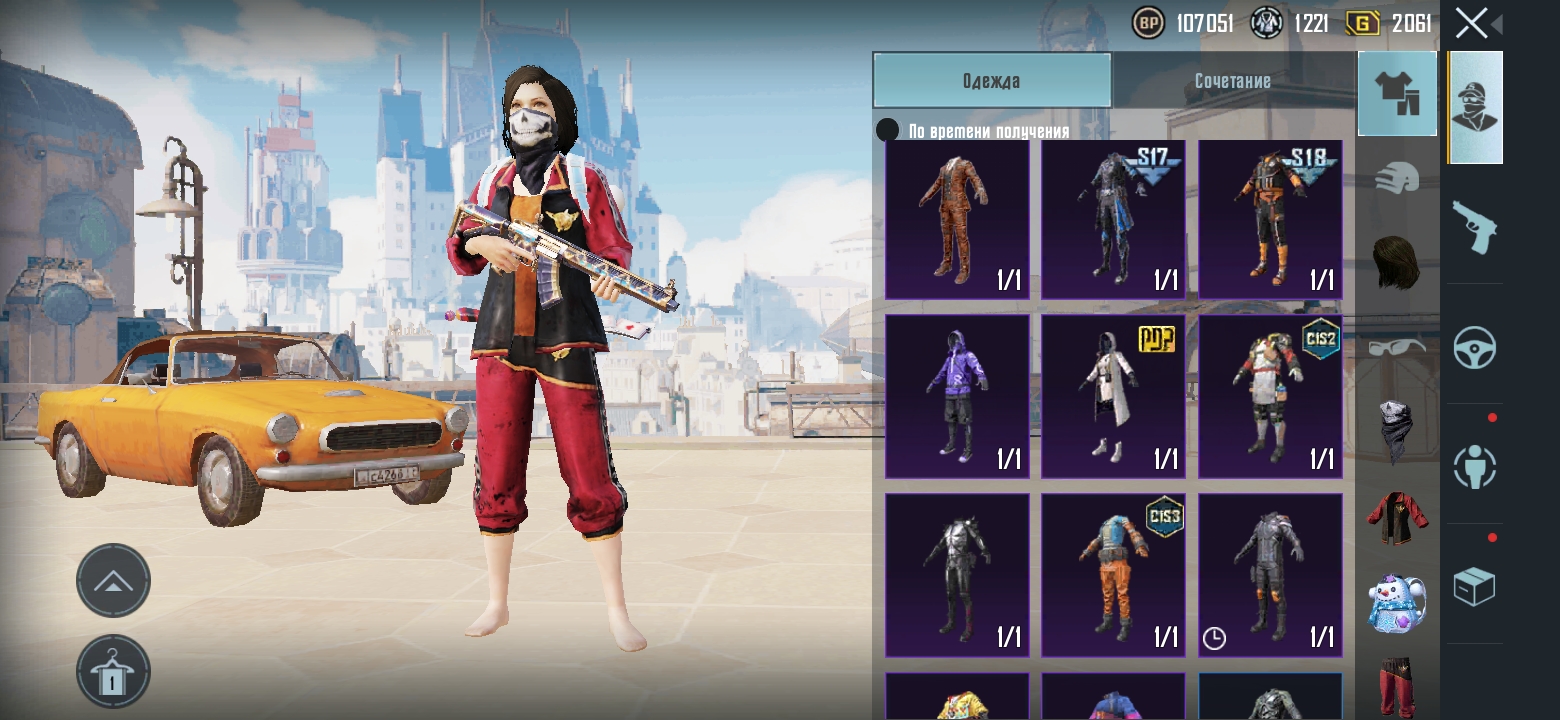Switch to the Одежда tab

click(x=991, y=81)
